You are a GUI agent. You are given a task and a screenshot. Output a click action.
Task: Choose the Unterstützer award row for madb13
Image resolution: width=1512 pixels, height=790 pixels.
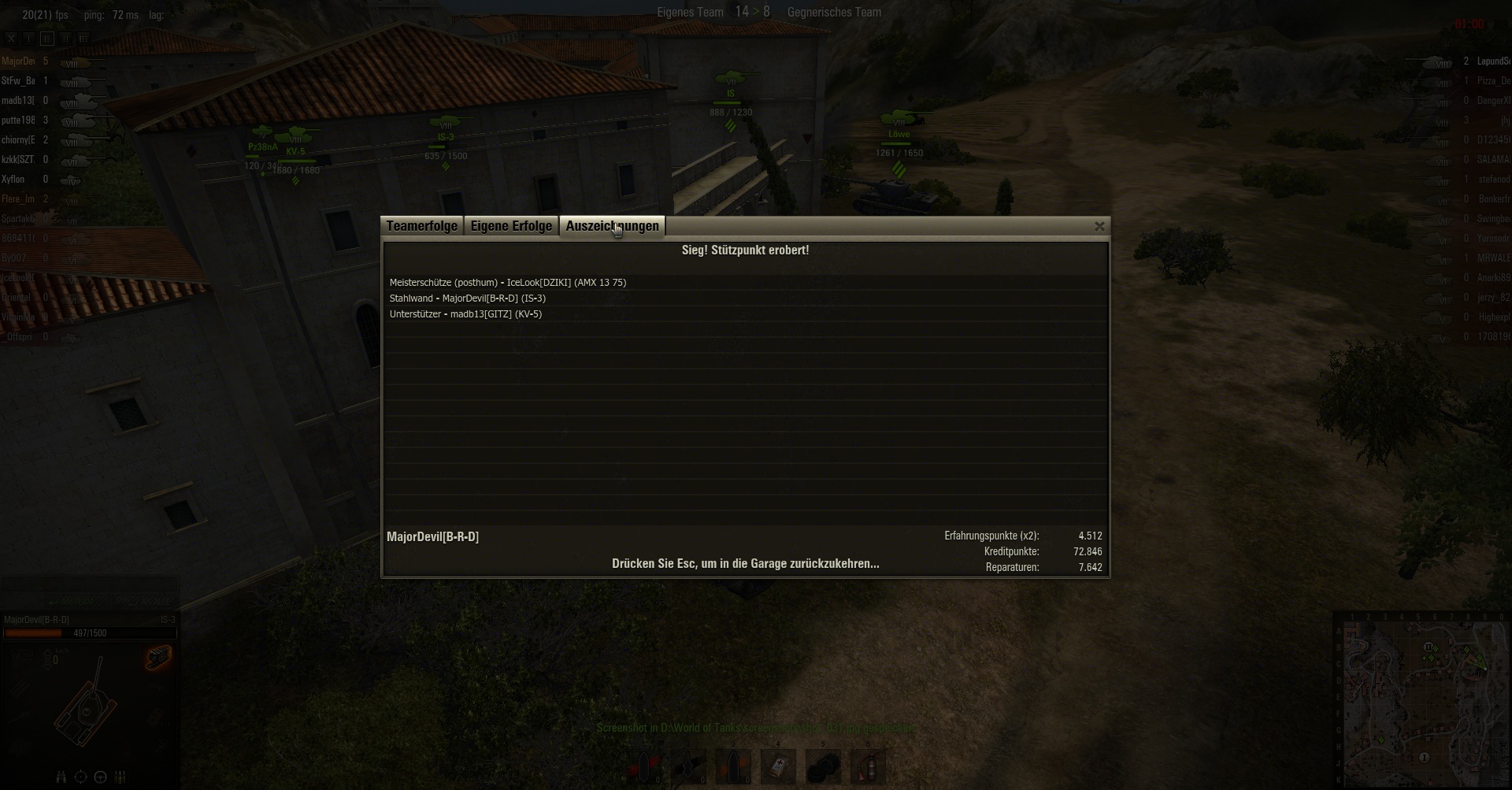pyautogui.click(x=465, y=314)
